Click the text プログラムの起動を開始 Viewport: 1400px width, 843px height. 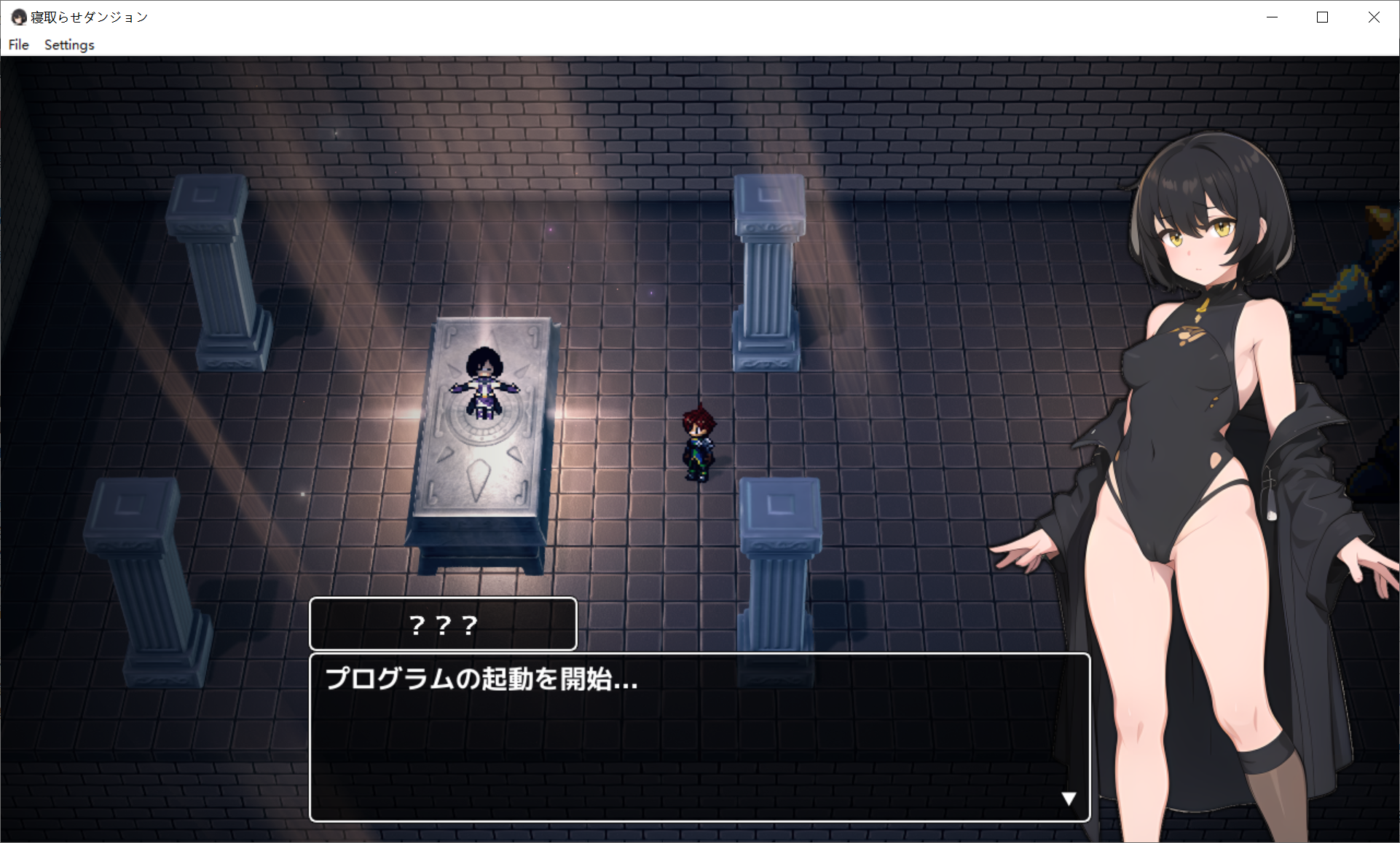(481, 682)
